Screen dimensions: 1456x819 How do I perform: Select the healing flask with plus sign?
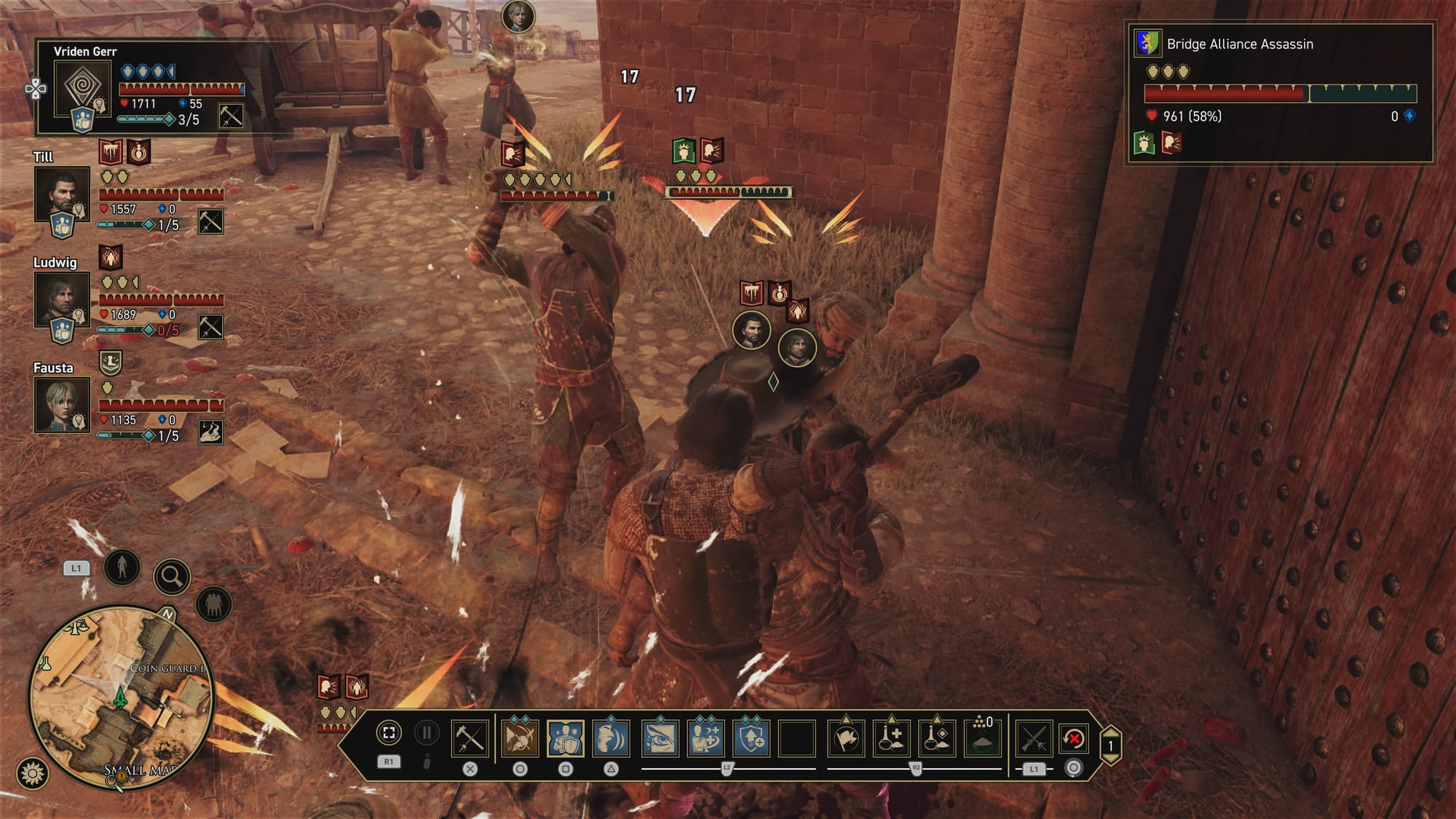pos(891,738)
